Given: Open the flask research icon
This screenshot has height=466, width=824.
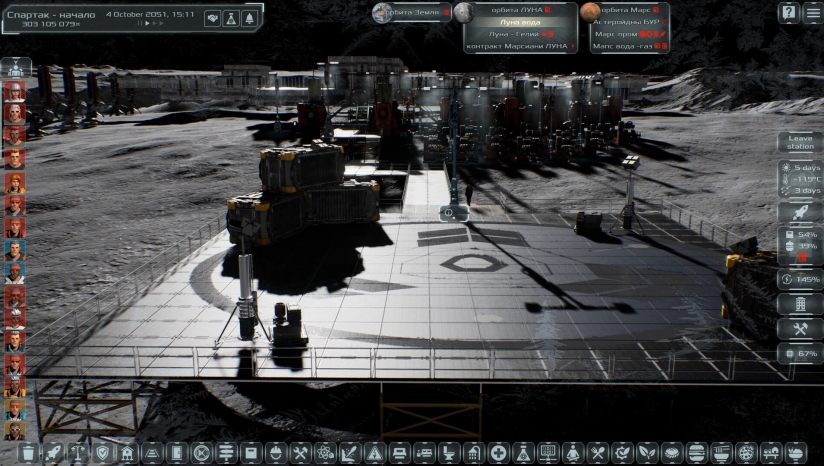Looking at the screenshot, I should click(x=231, y=18).
